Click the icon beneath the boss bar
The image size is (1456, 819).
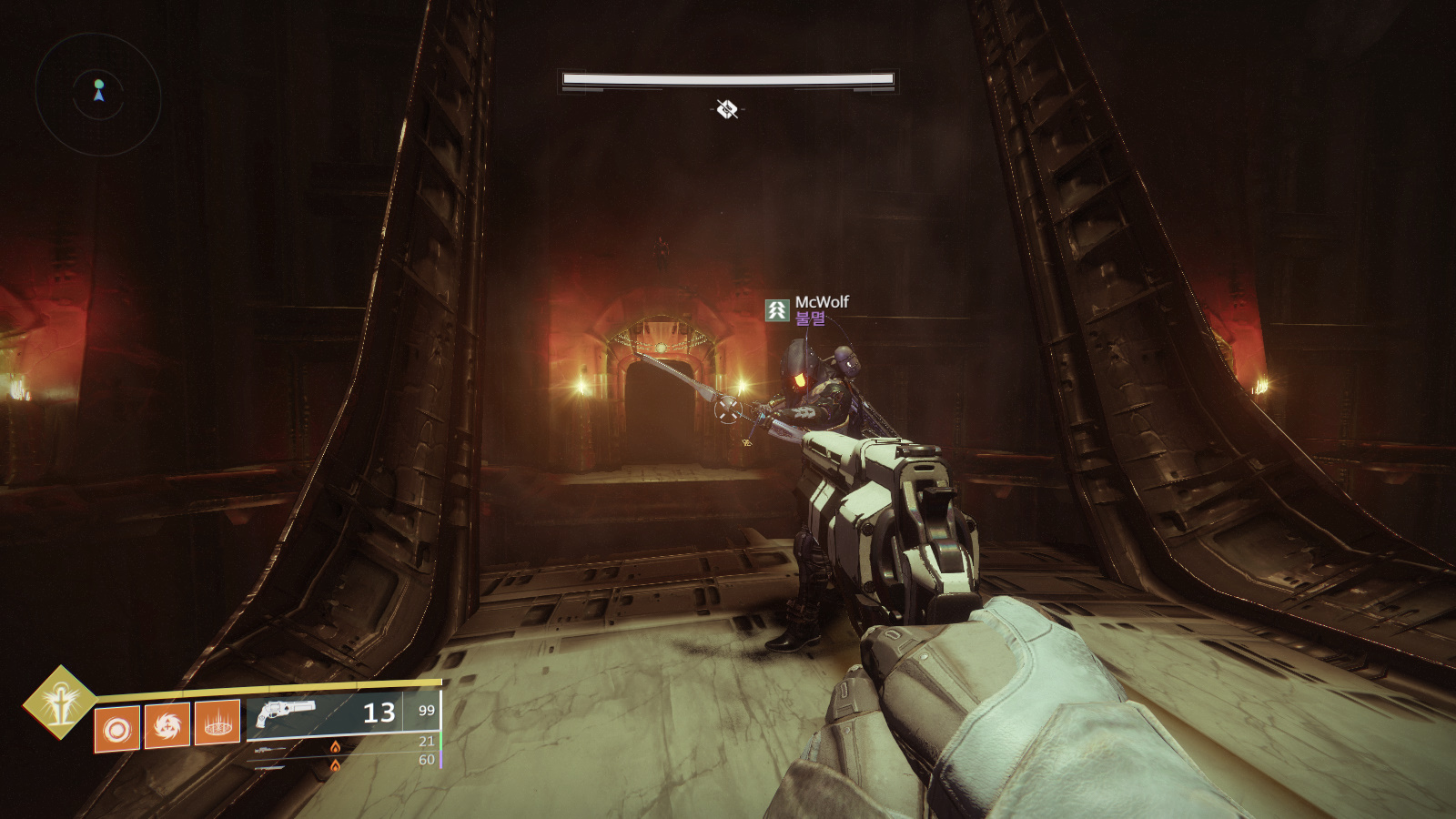click(727, 110)
